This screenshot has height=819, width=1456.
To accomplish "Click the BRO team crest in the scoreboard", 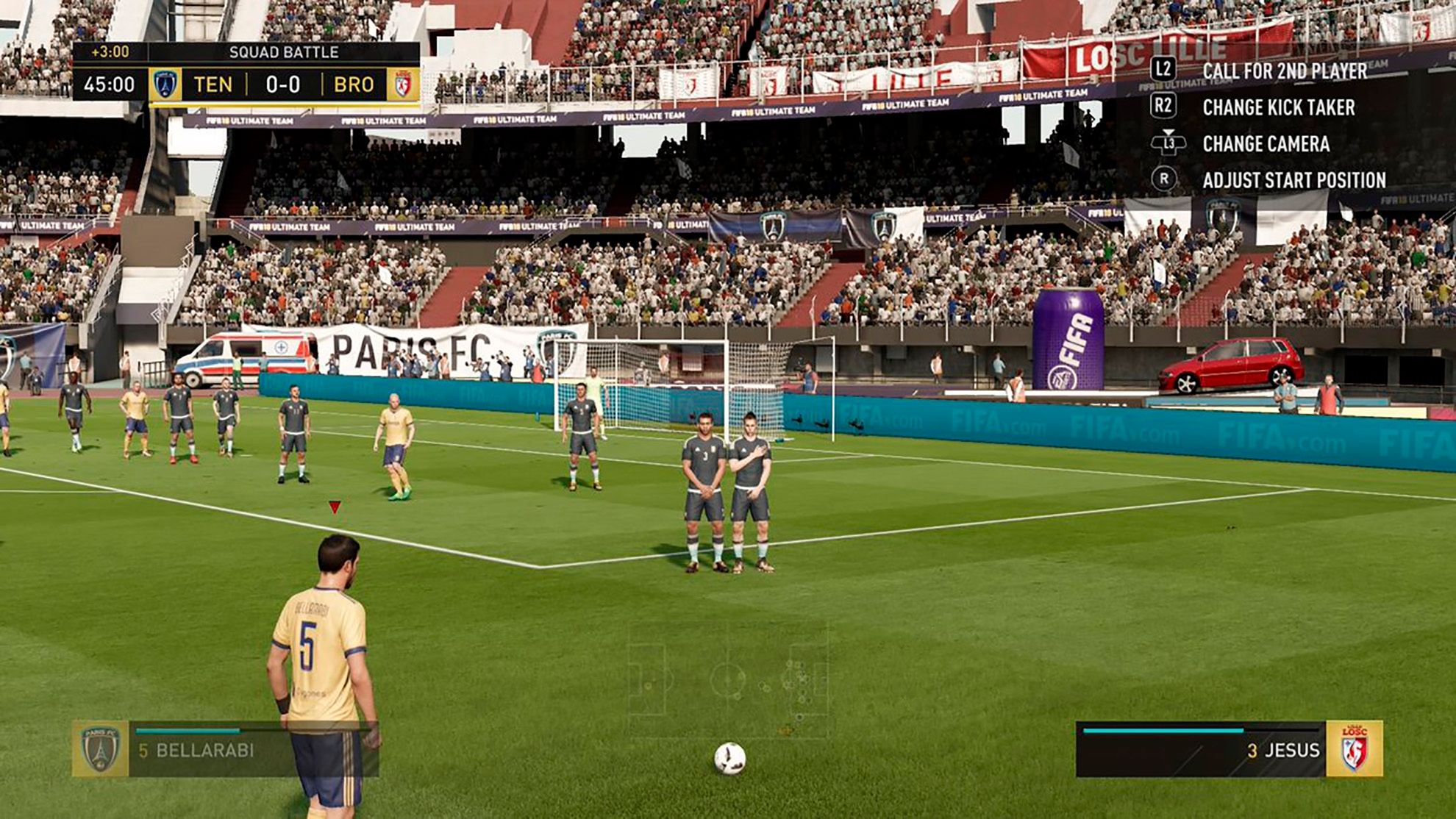I will coord(403,85).
